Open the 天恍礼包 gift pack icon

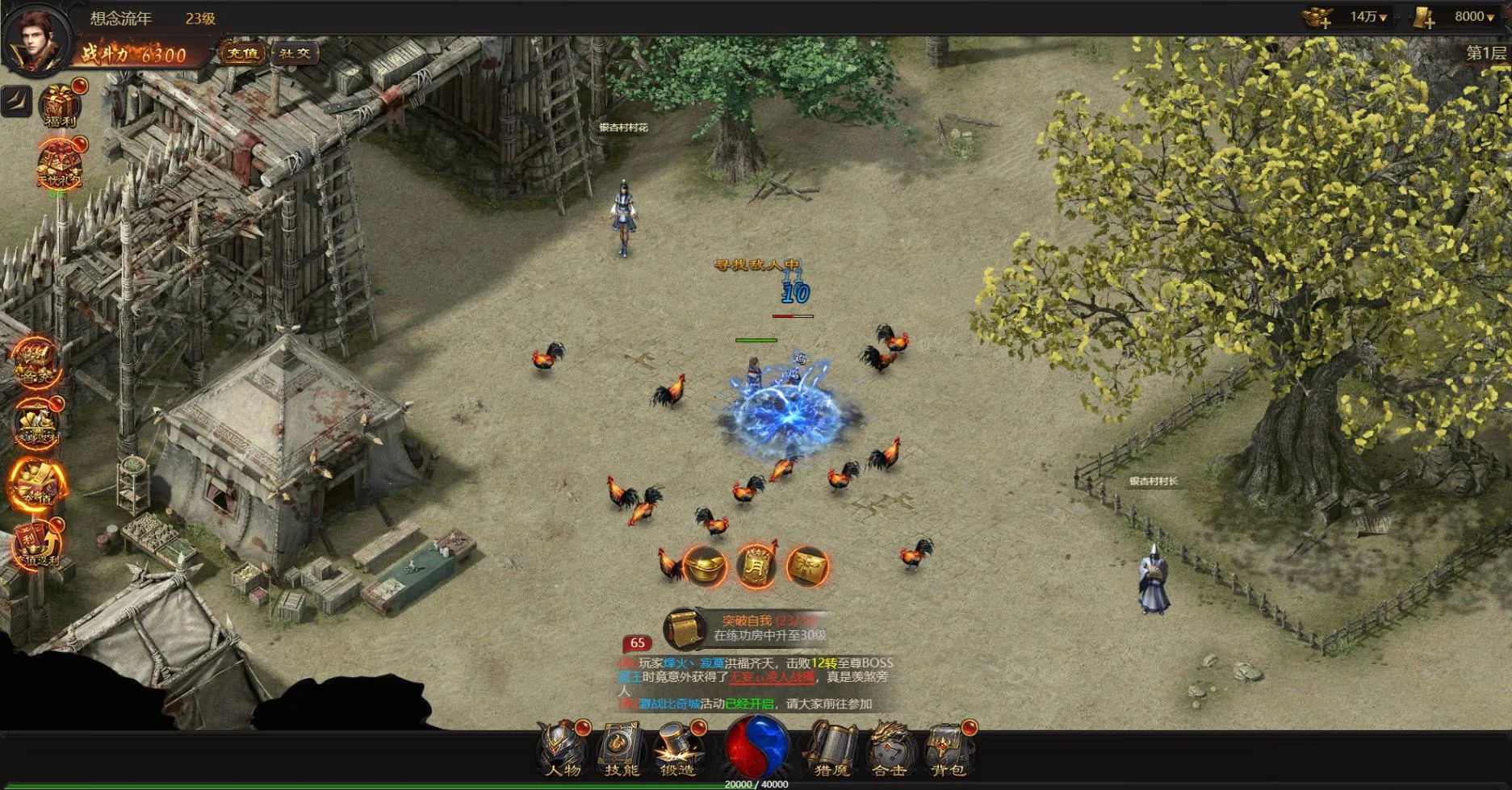pyautogui.click(x=59, y=165)
